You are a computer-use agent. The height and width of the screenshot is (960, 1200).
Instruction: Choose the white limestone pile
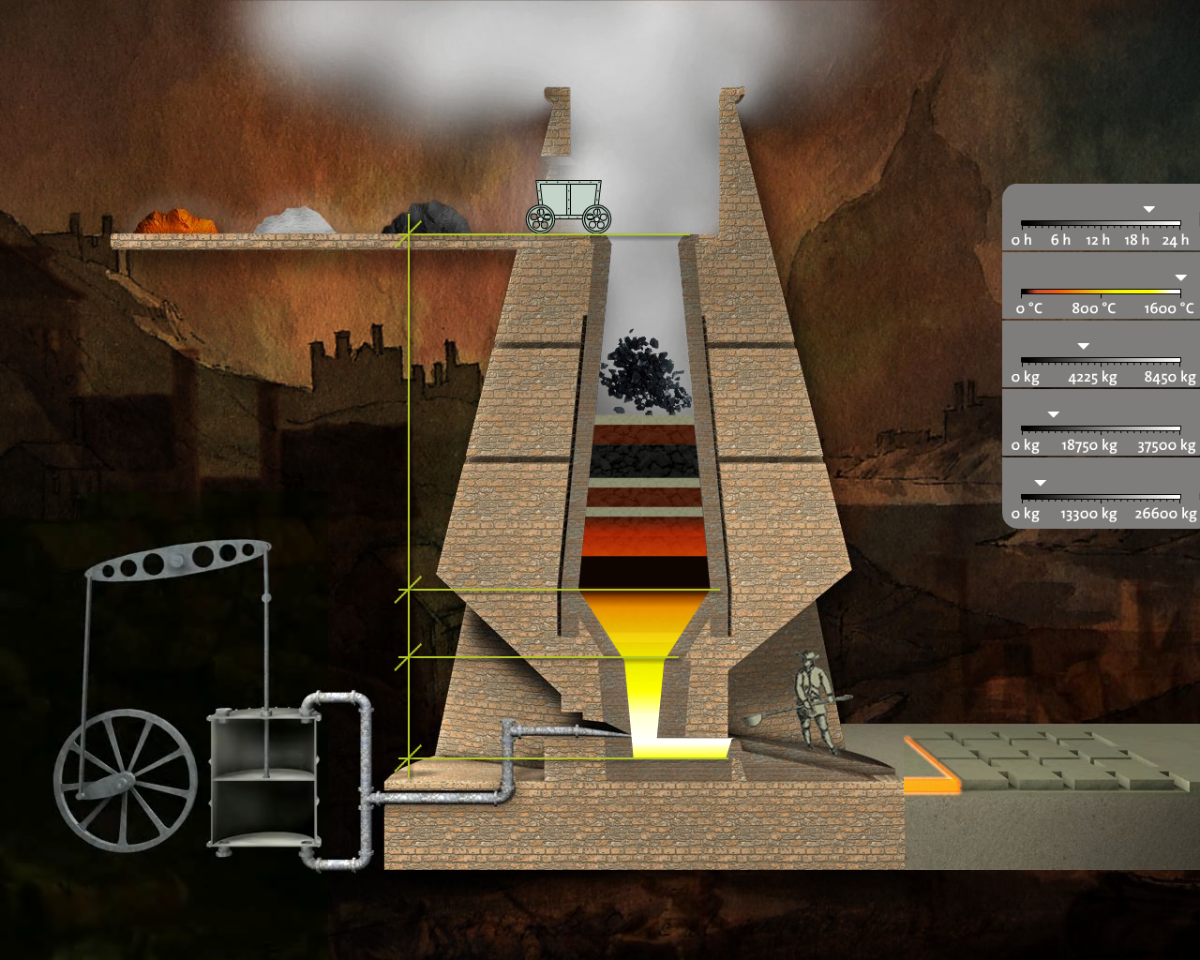(293, 221)
